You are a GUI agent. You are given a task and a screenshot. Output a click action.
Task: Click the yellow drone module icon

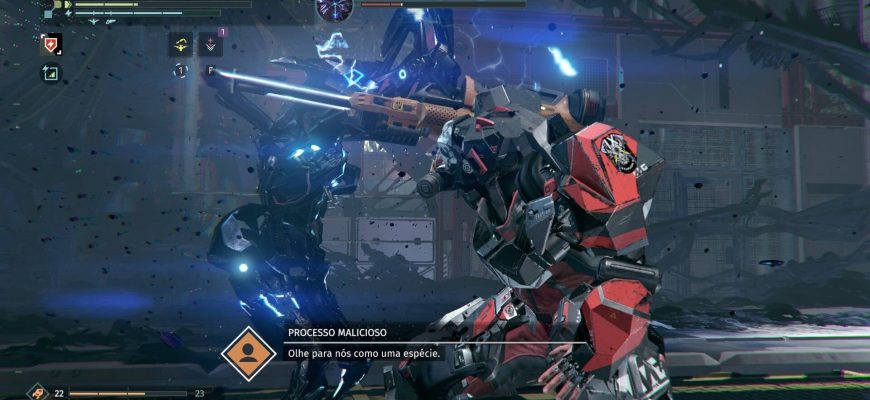181,44
